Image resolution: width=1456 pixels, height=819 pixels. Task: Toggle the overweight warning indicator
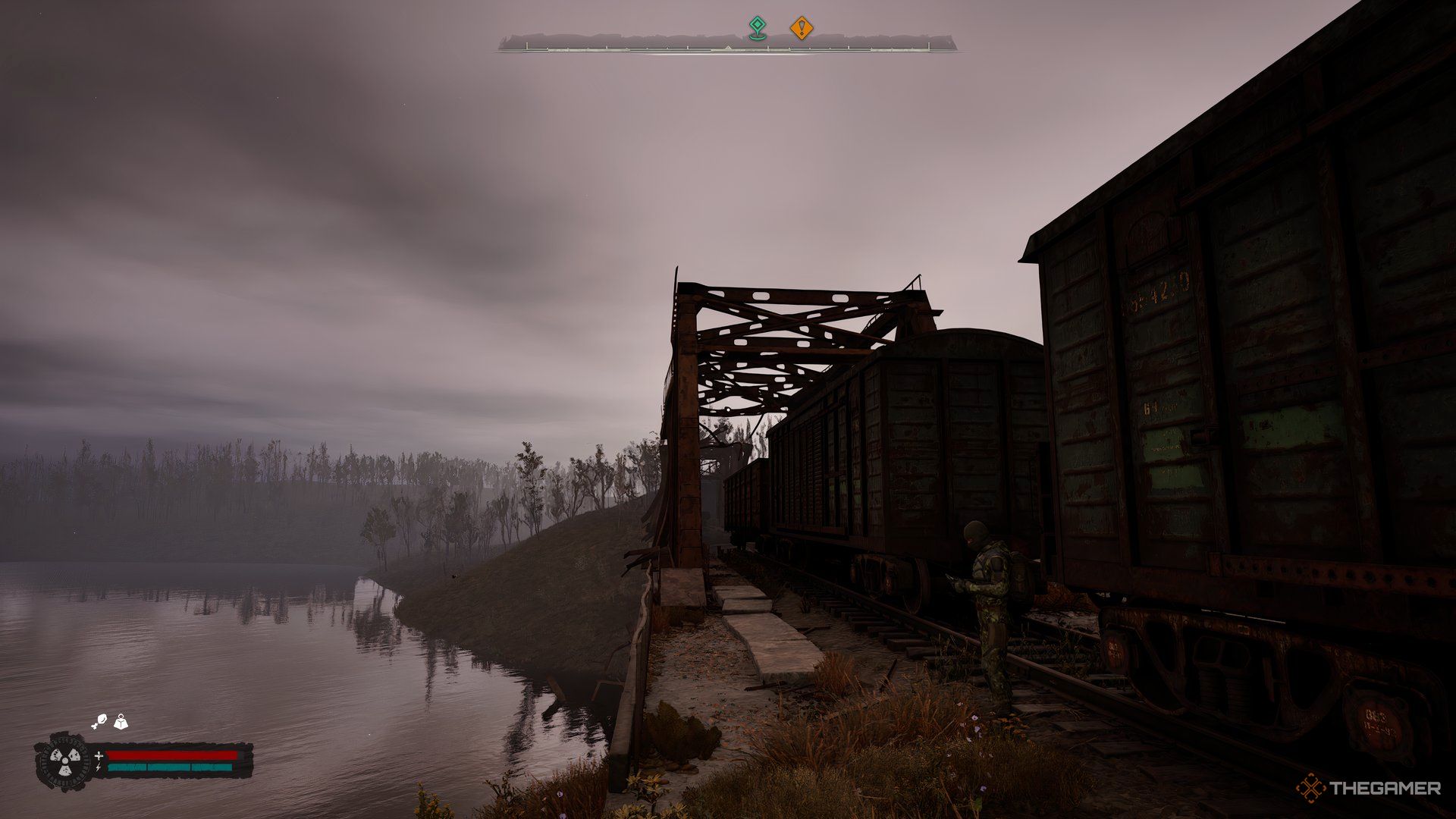121,721
